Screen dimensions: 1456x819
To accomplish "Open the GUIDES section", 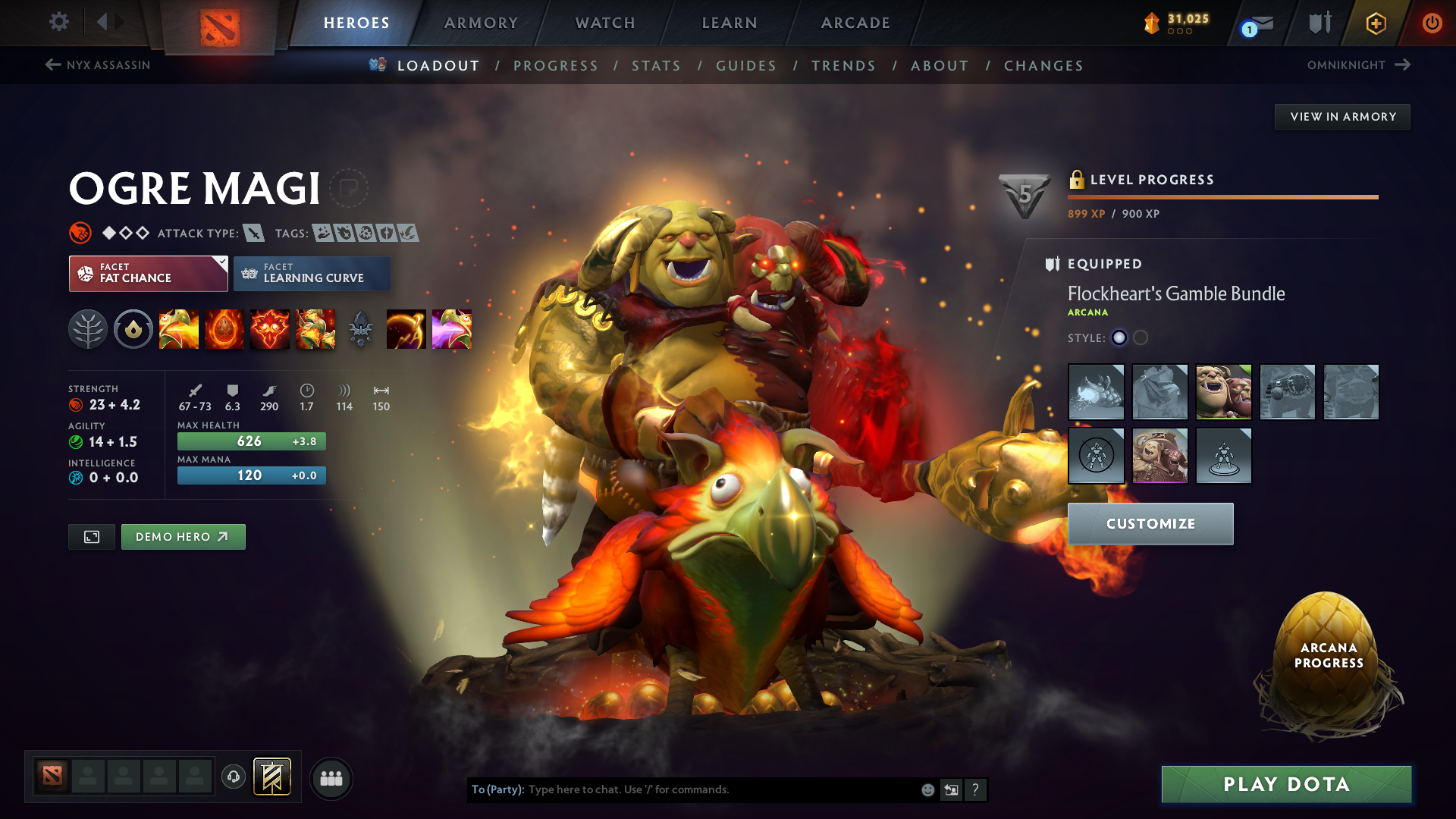I will pyautogui.click(x=746, y=65).
